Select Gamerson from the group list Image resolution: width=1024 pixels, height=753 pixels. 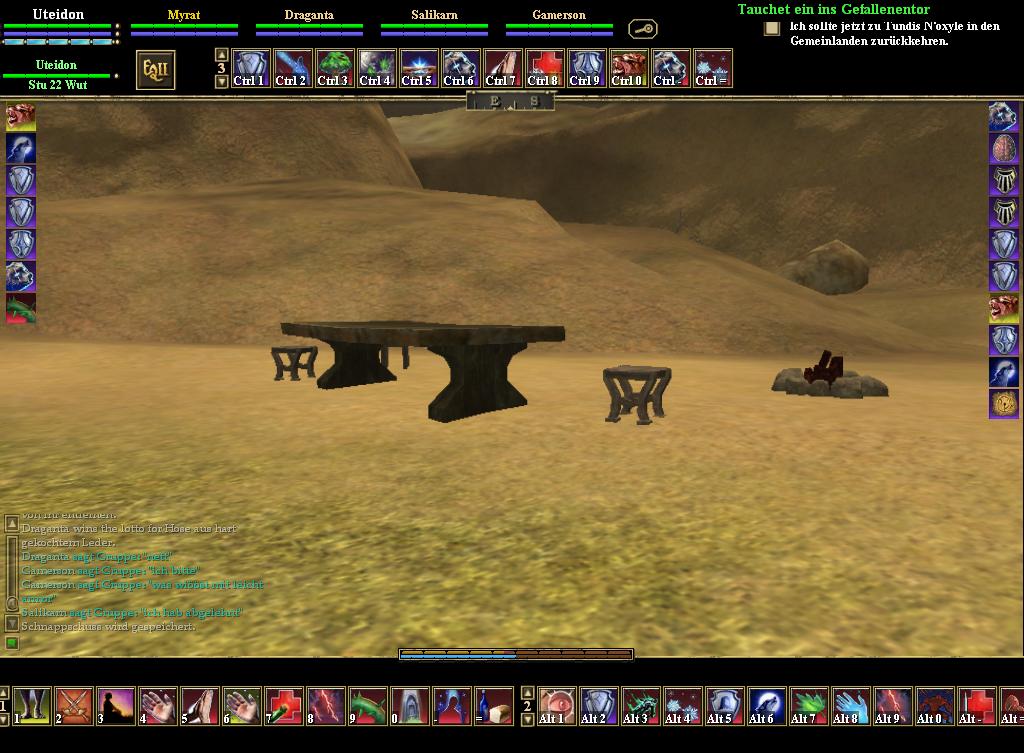tap(559, 16)
